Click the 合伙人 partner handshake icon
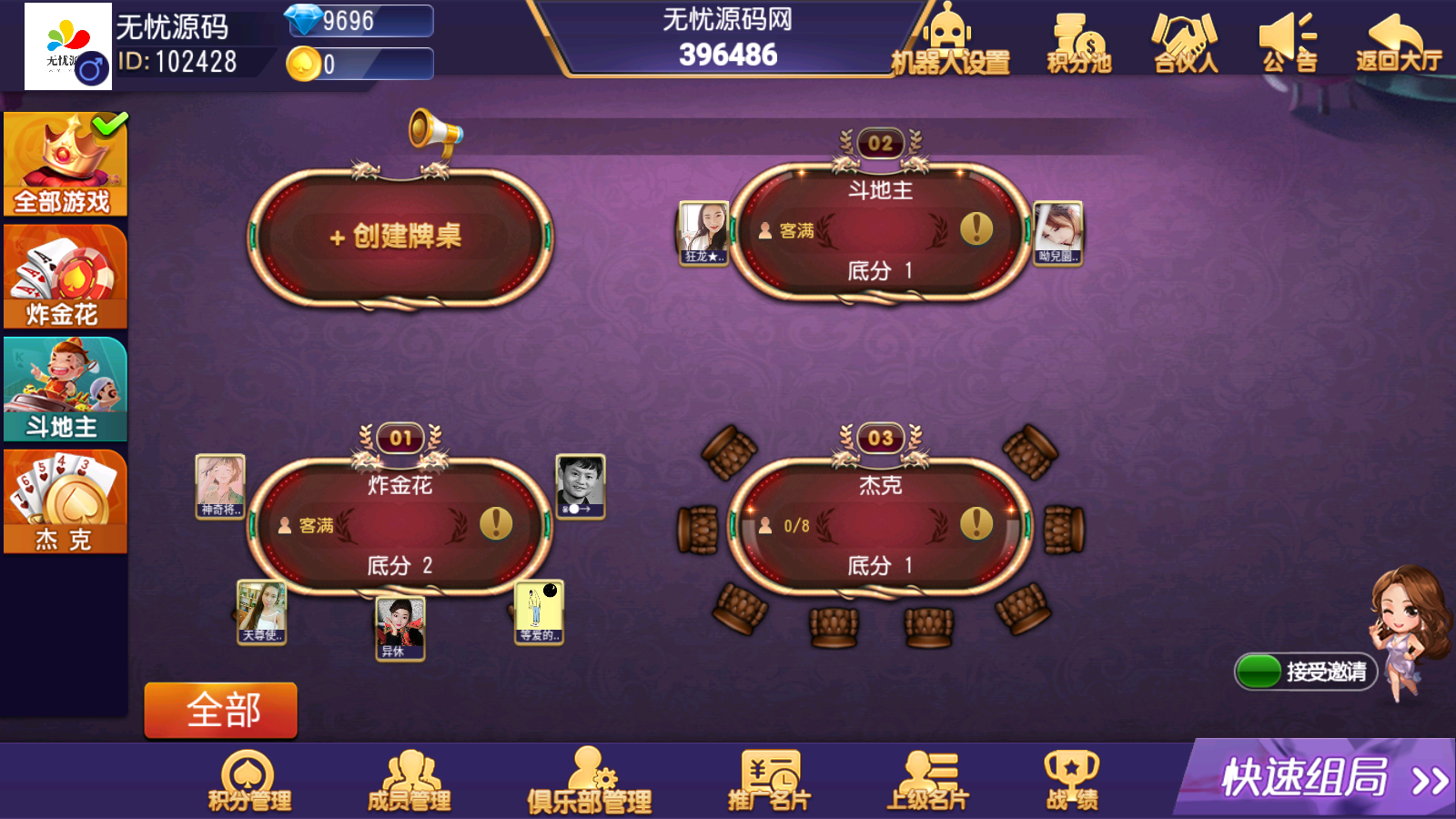1456x819 pixels. point(1183,41)
